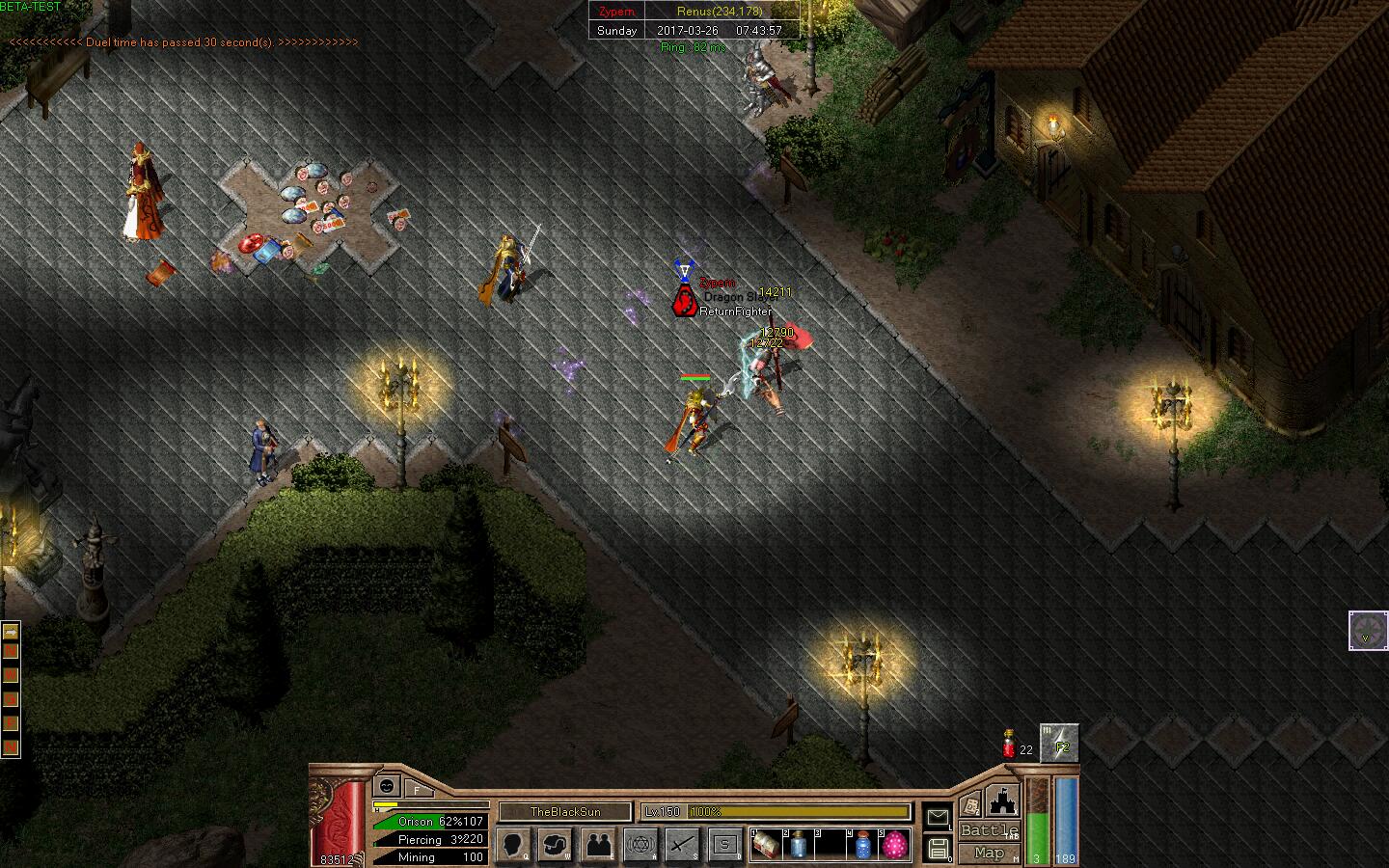
Task: Use the treasure chest in quick slot 1
Action: pyautogui.click(x=767, y=845)
